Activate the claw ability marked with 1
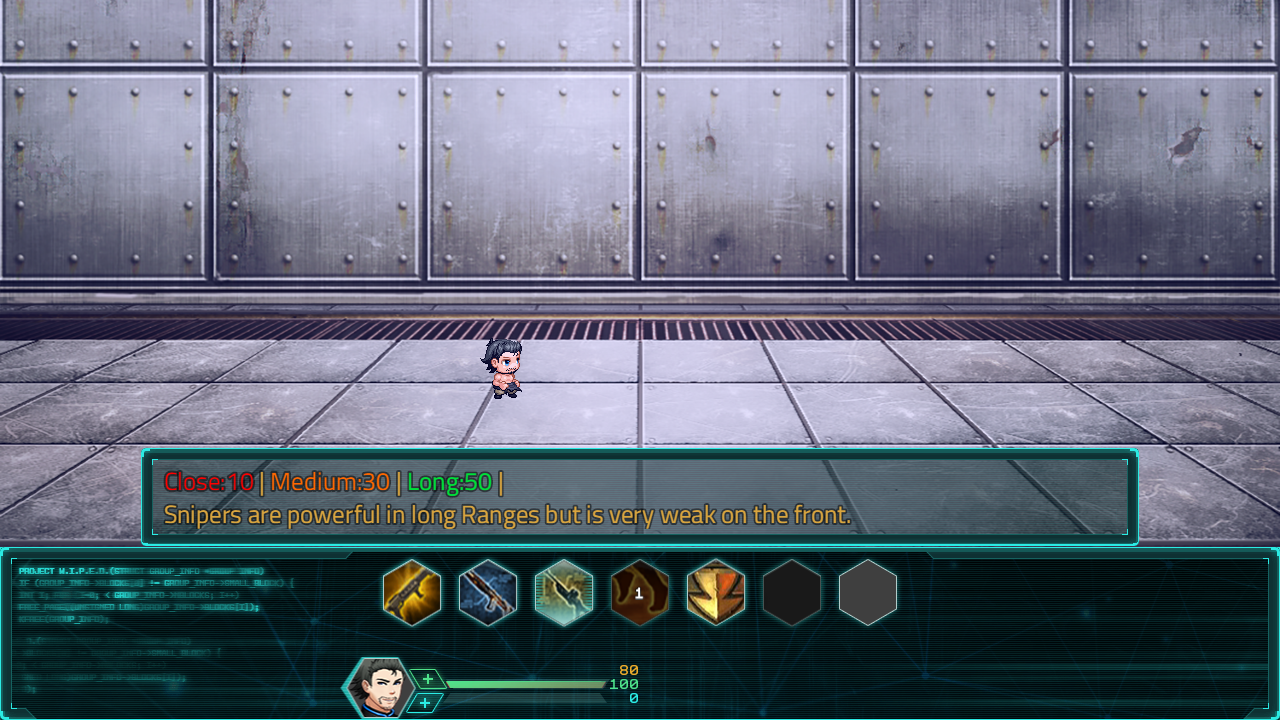 [x=641, y=593]
